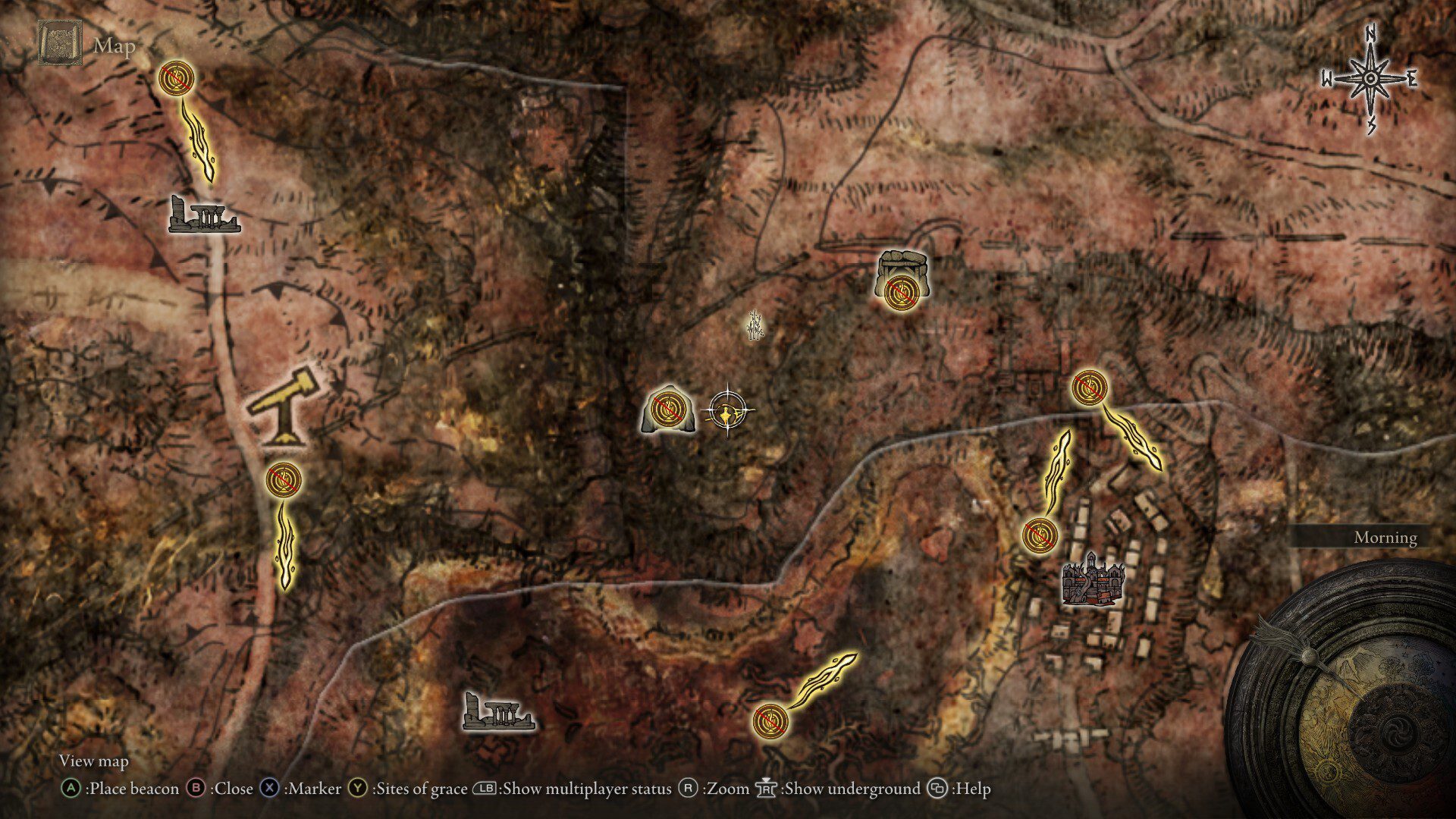Select the grace marker below the telescope icon
This screenshot has height=819, width=1456.
point(284,479)
